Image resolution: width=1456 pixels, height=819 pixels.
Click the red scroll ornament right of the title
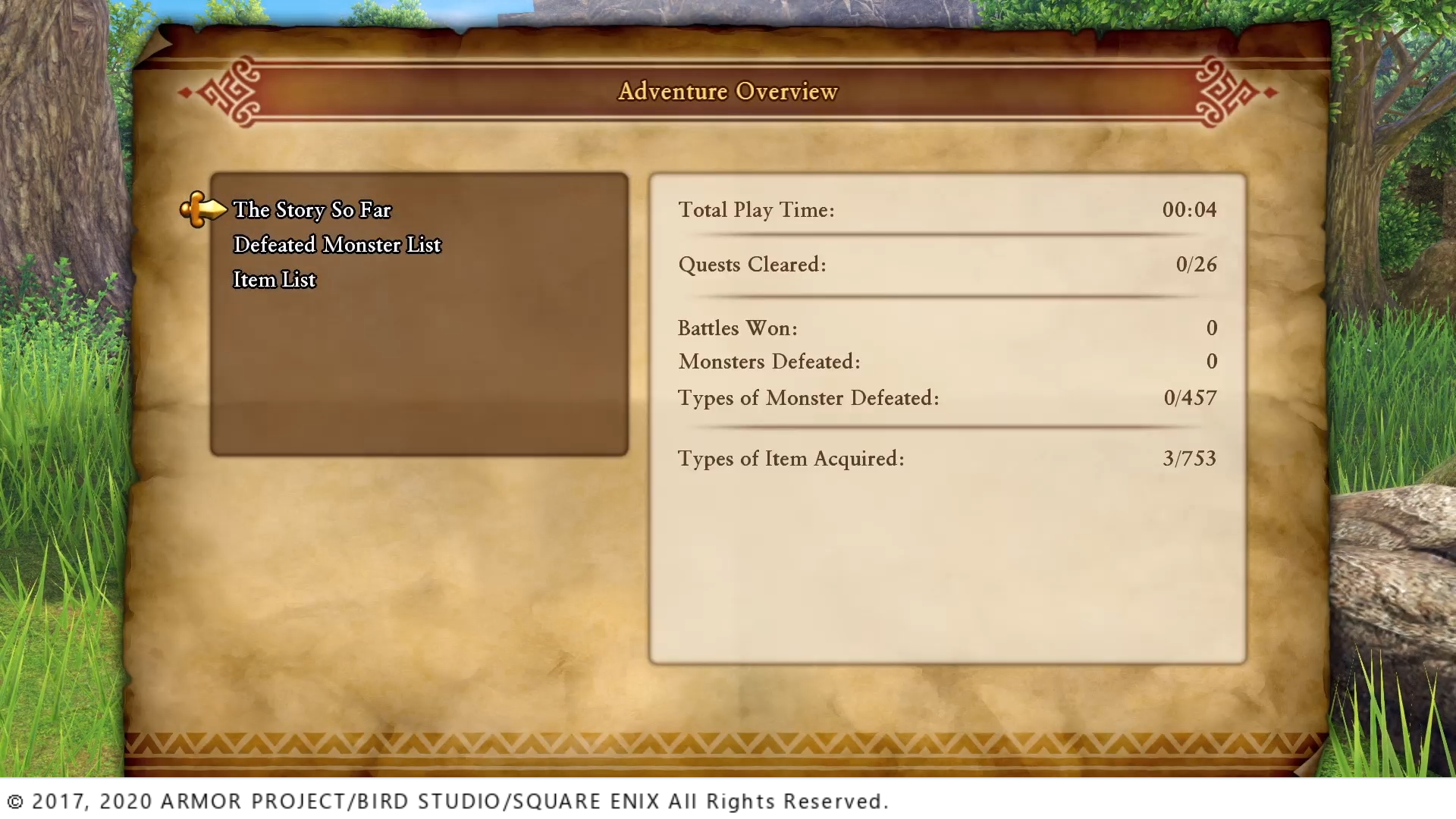(x=1221, y=91)
